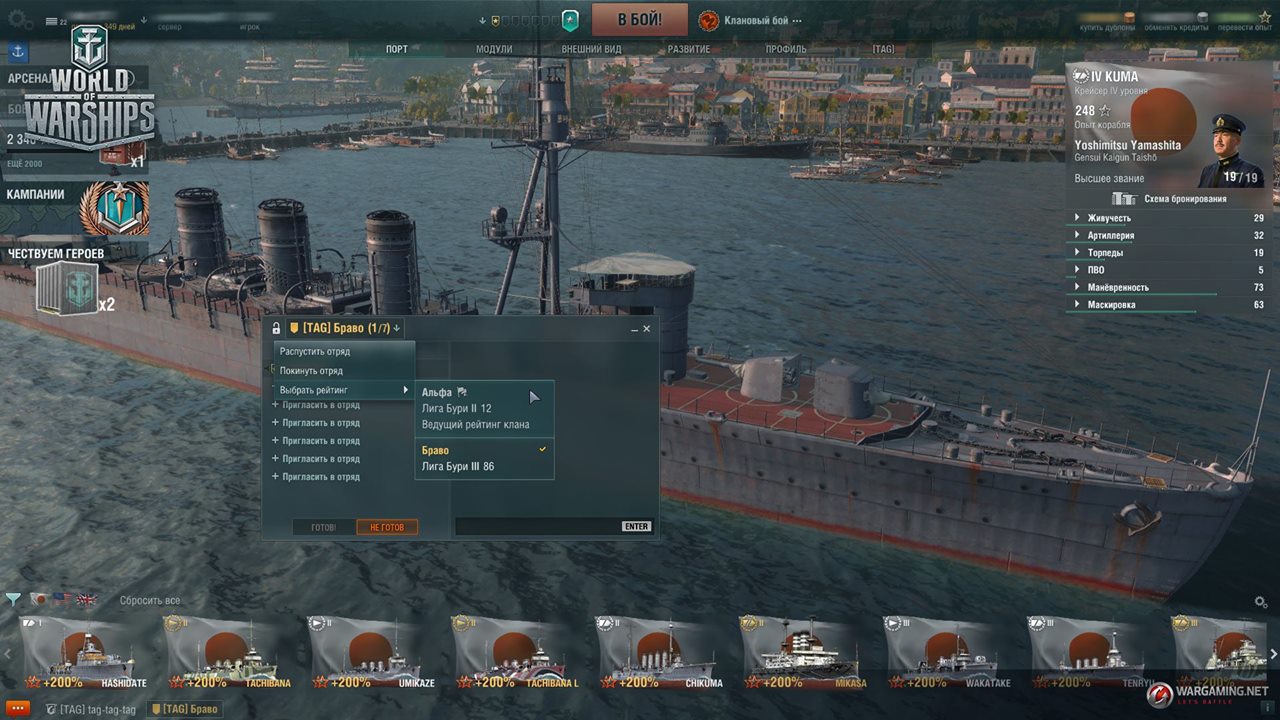
Task: Minimize the division window
Action: (634, 328)
